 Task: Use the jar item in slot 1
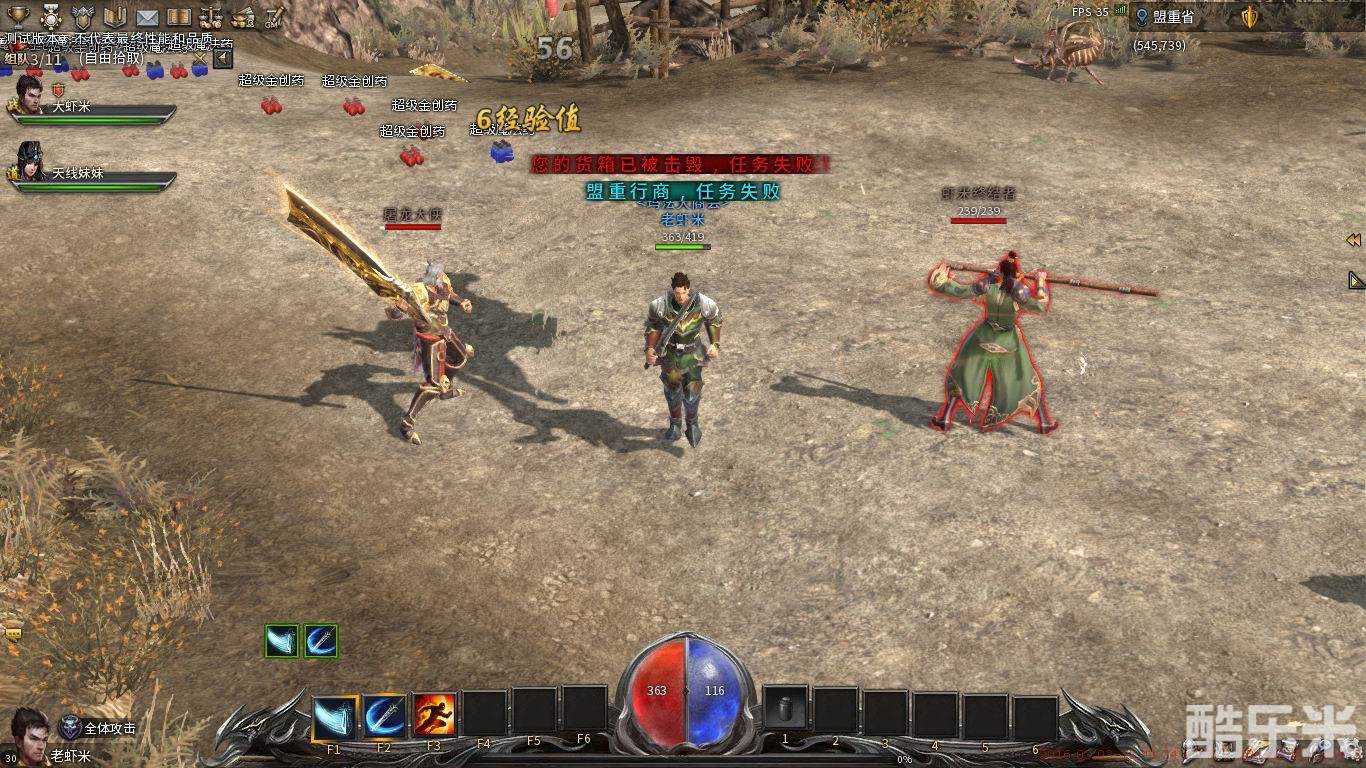[x=785, y=709]
